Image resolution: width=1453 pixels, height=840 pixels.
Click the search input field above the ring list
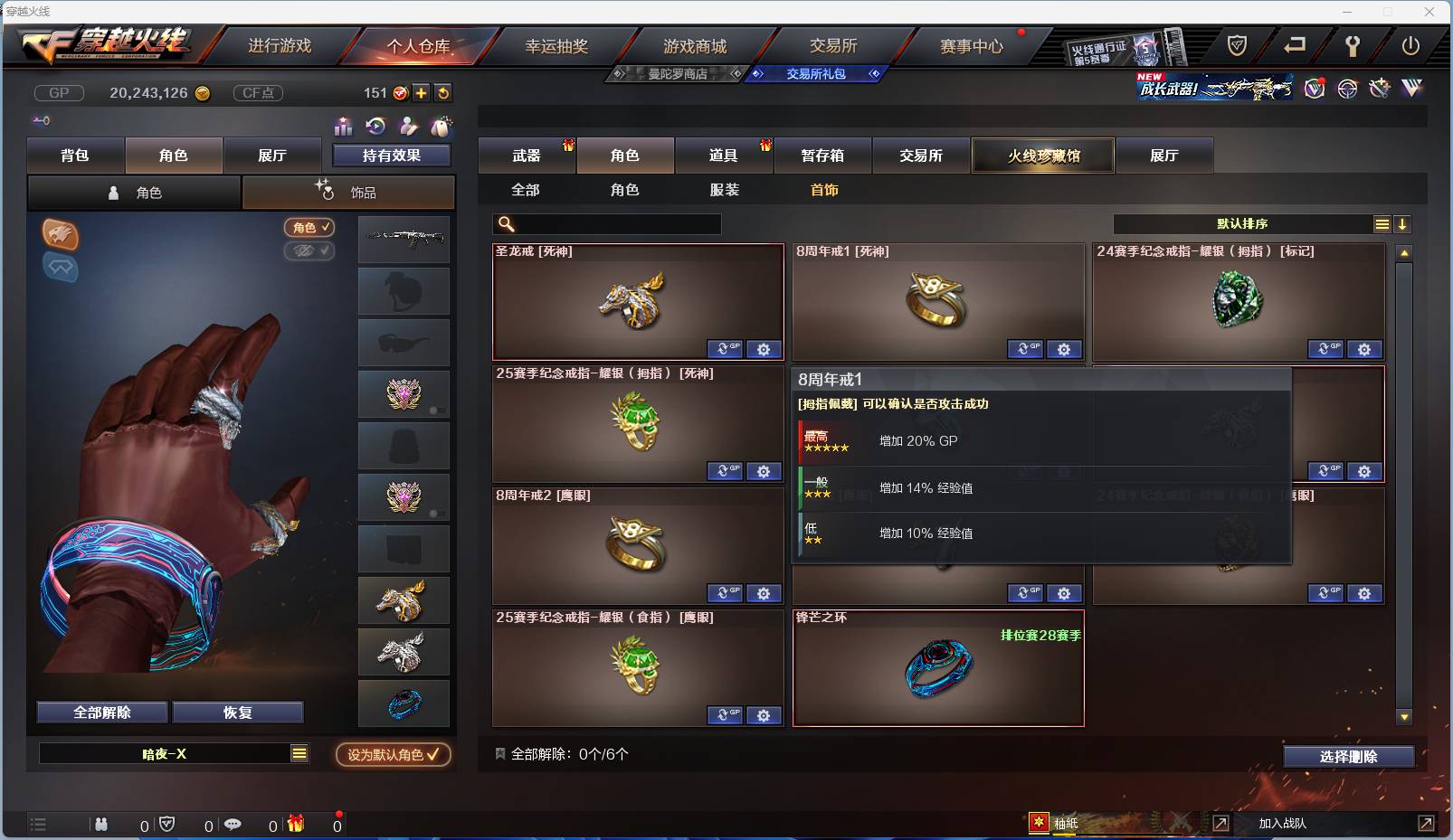click(606, 223)
